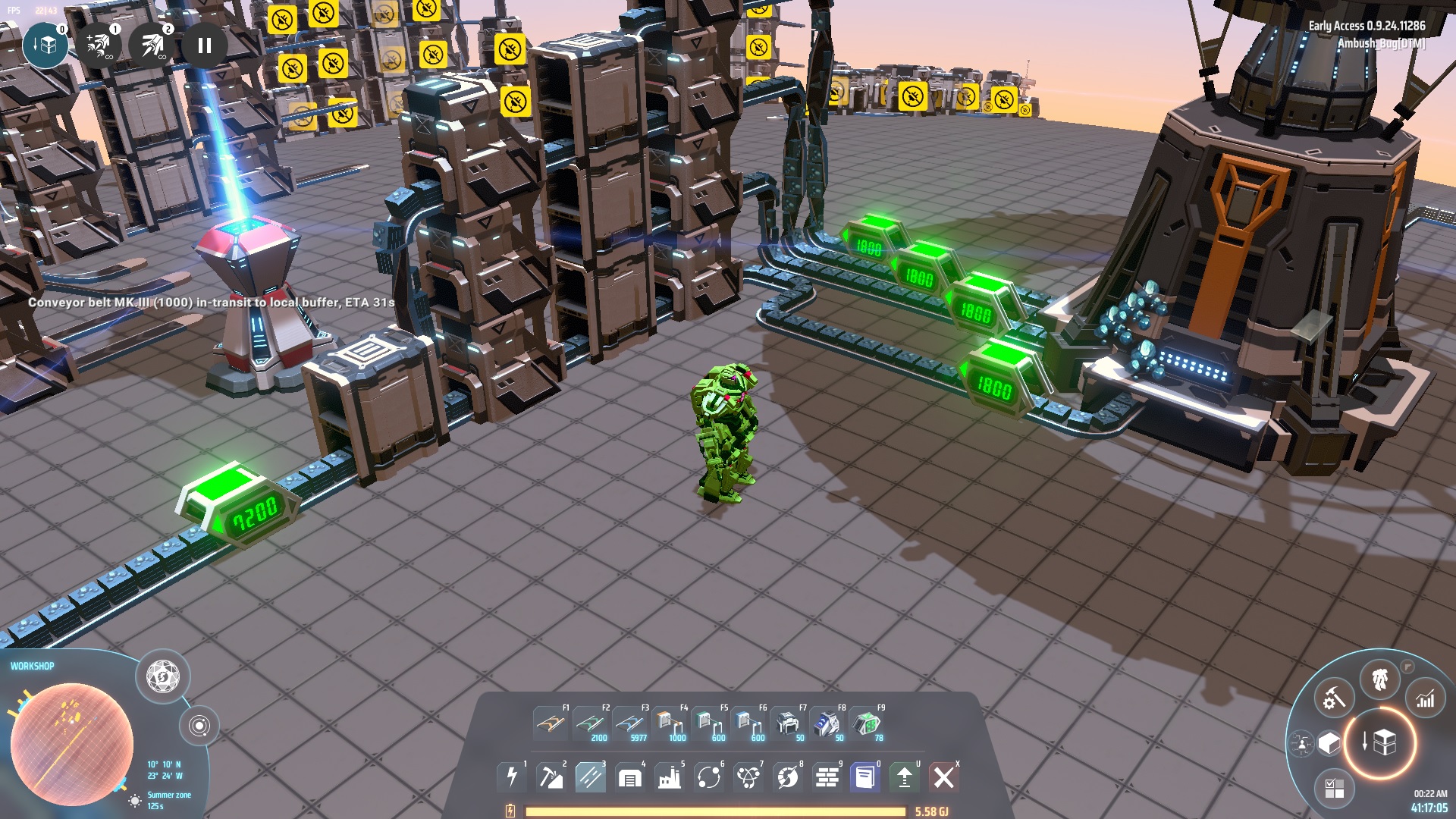
Task: Open the lightning bolt power build category
Action: (x=512, y=777)
